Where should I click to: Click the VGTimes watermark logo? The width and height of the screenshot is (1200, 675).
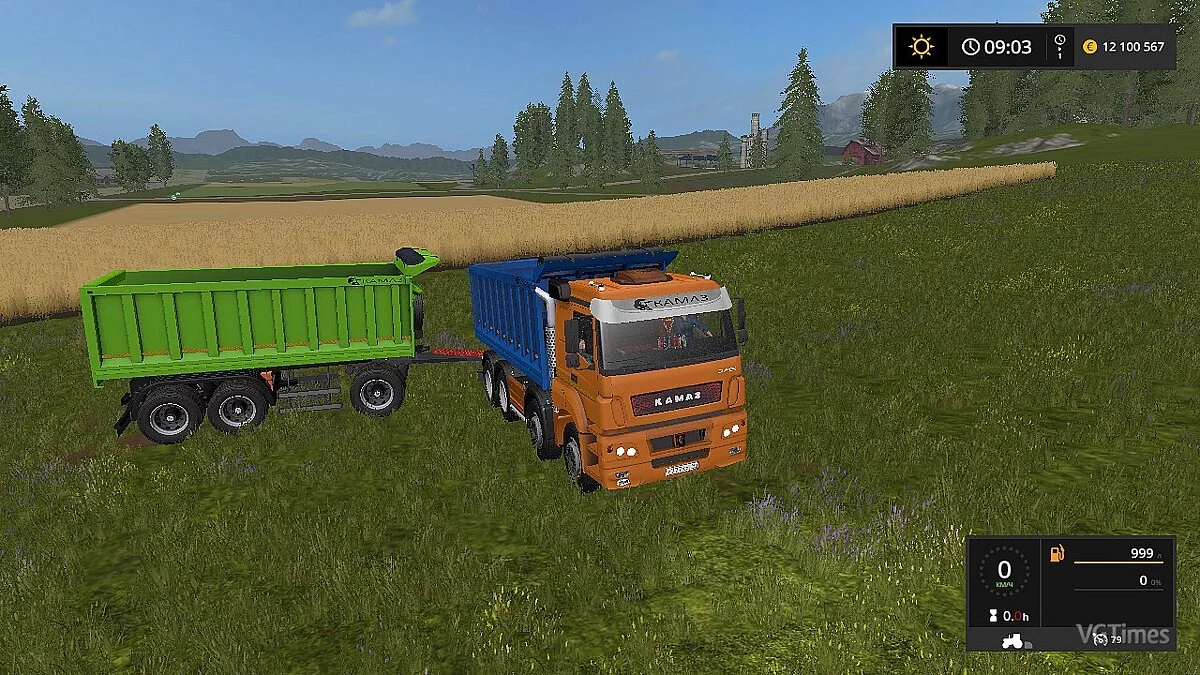click(x=1122, y=634)
